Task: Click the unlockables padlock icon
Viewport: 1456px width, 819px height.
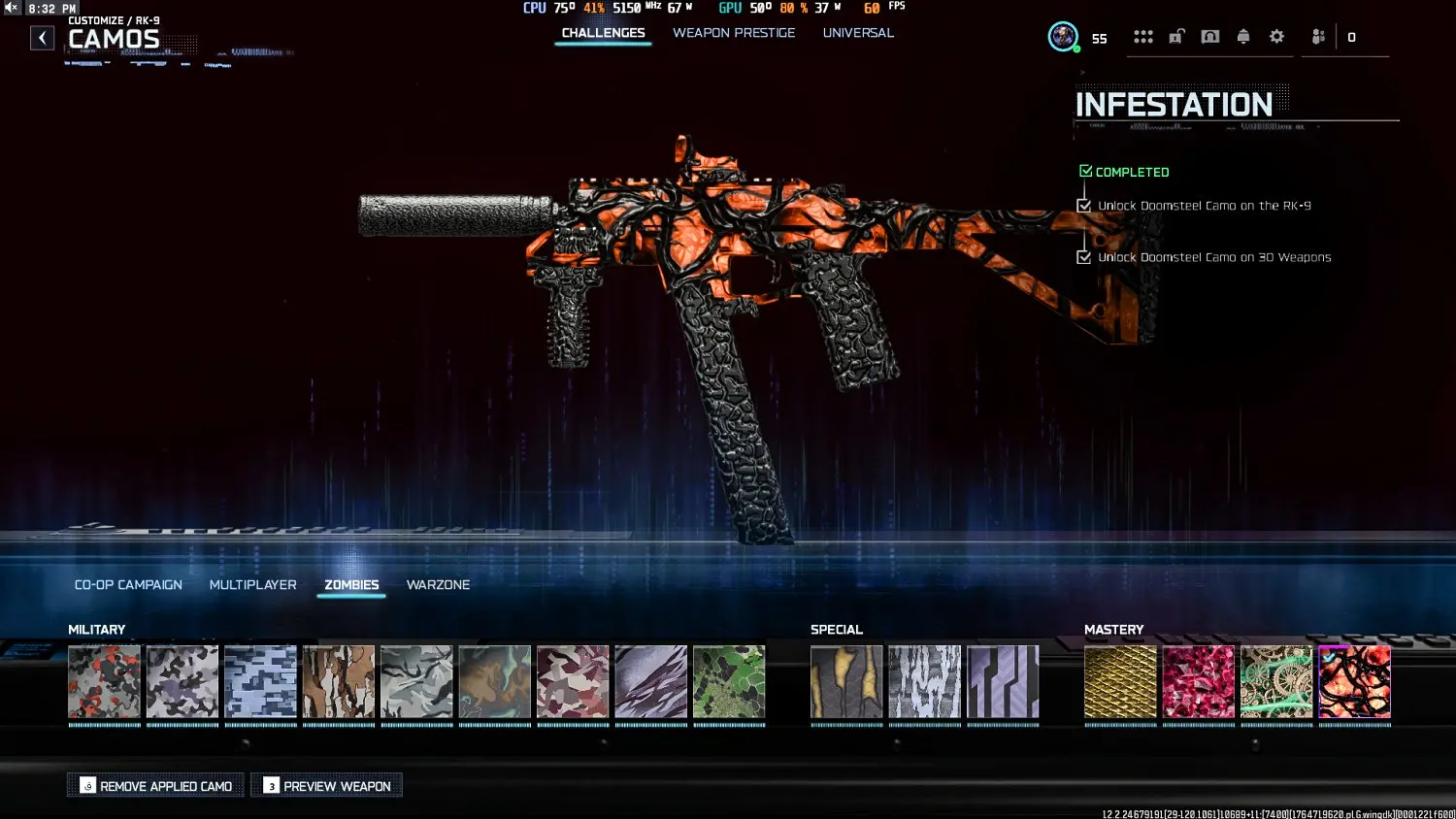Action: (x=1176, y=36)
